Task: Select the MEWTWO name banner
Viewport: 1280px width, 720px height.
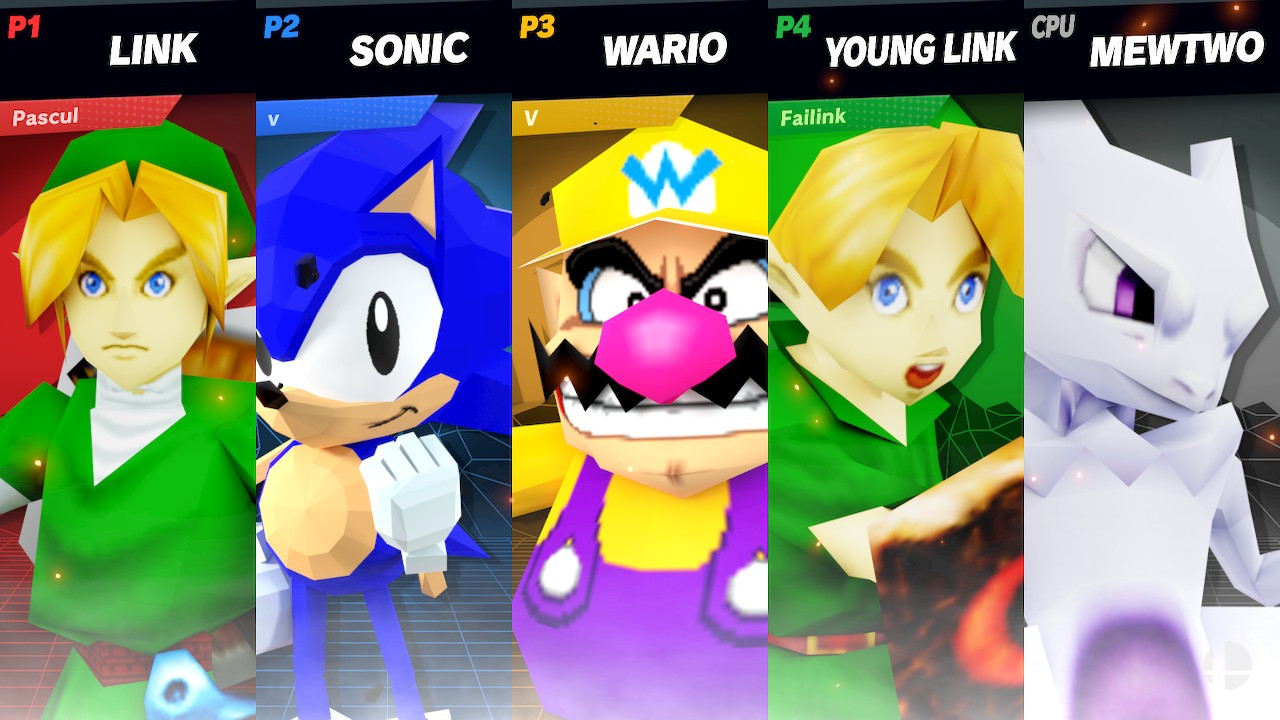Action: 1175,50
